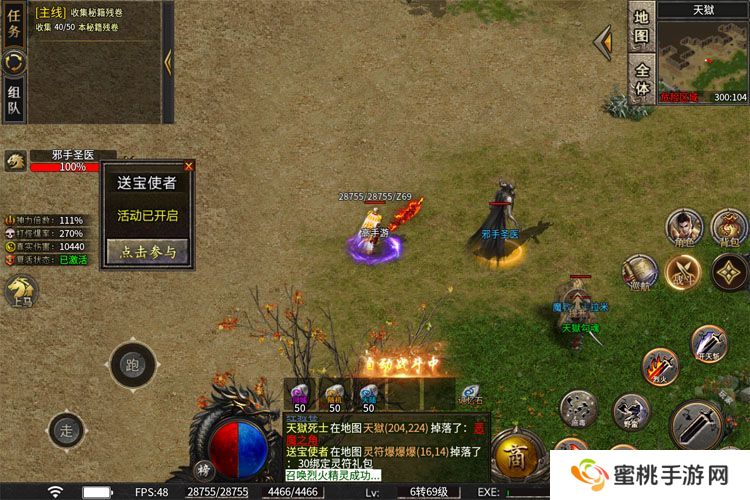Close the 送宝使者 event popup
Screen dimensions: 750x500
188,166
